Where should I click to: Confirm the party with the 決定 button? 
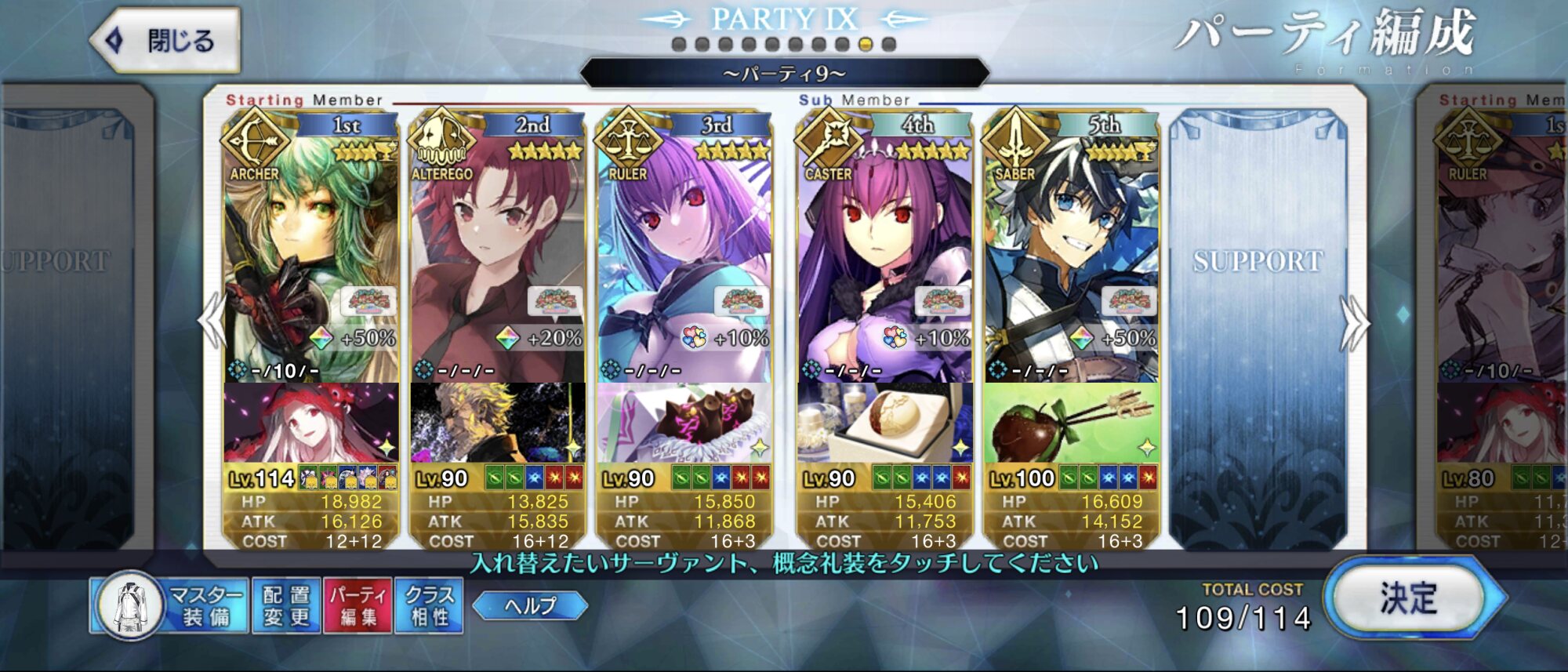click(1408, 600)
